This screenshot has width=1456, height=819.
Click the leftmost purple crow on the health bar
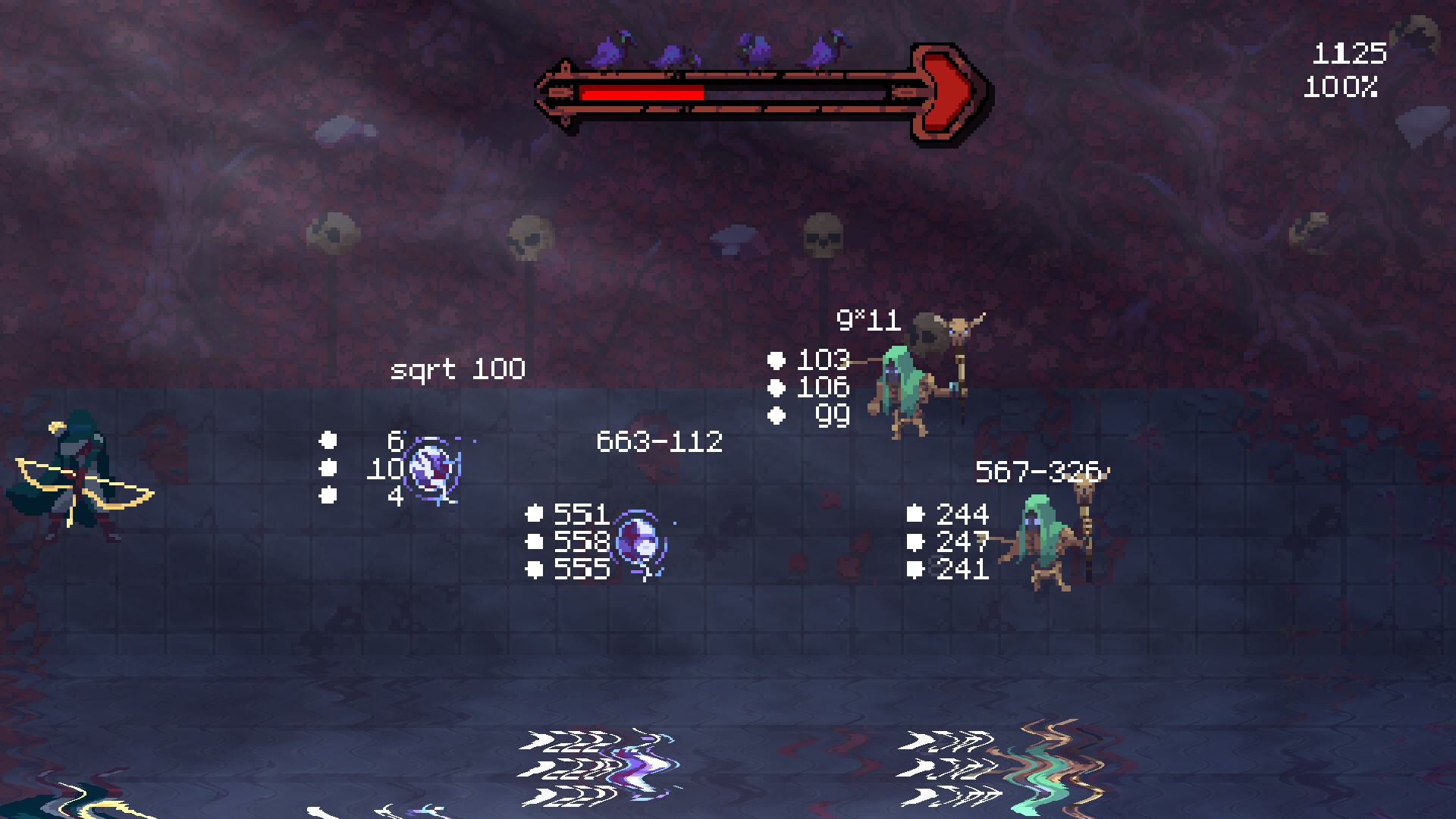click(607, 52)
